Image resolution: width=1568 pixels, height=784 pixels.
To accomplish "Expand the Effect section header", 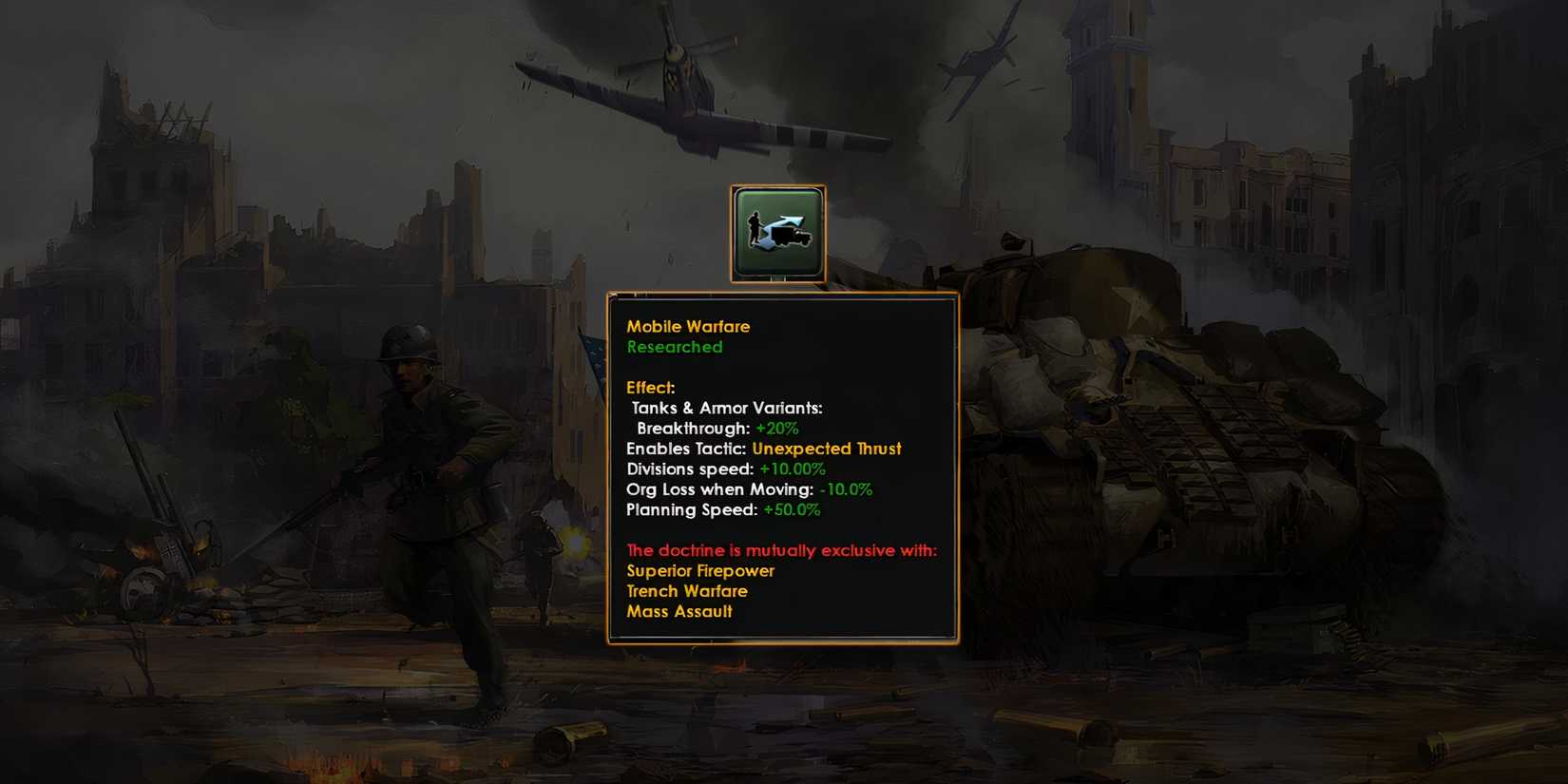I will click(649, 388).
